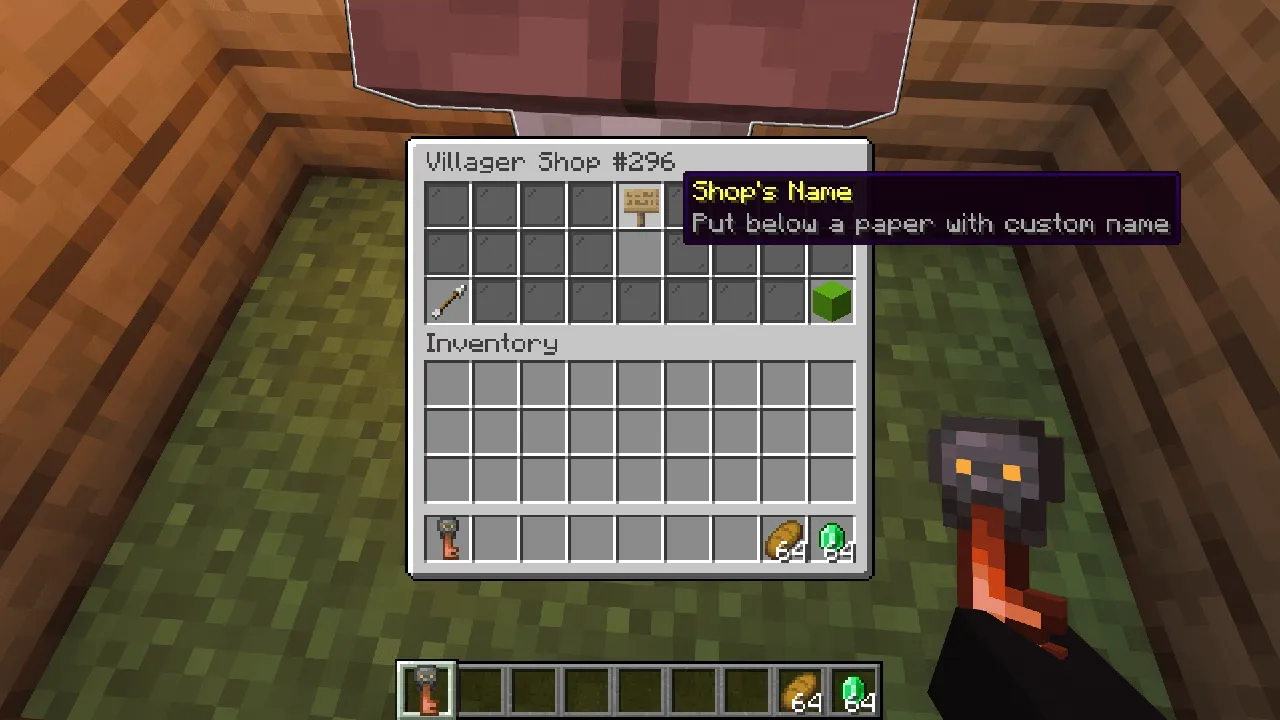1280x720 pixels.
Task: Click the Villager Shop #296 title text
Action: click(x=549, y=162)
